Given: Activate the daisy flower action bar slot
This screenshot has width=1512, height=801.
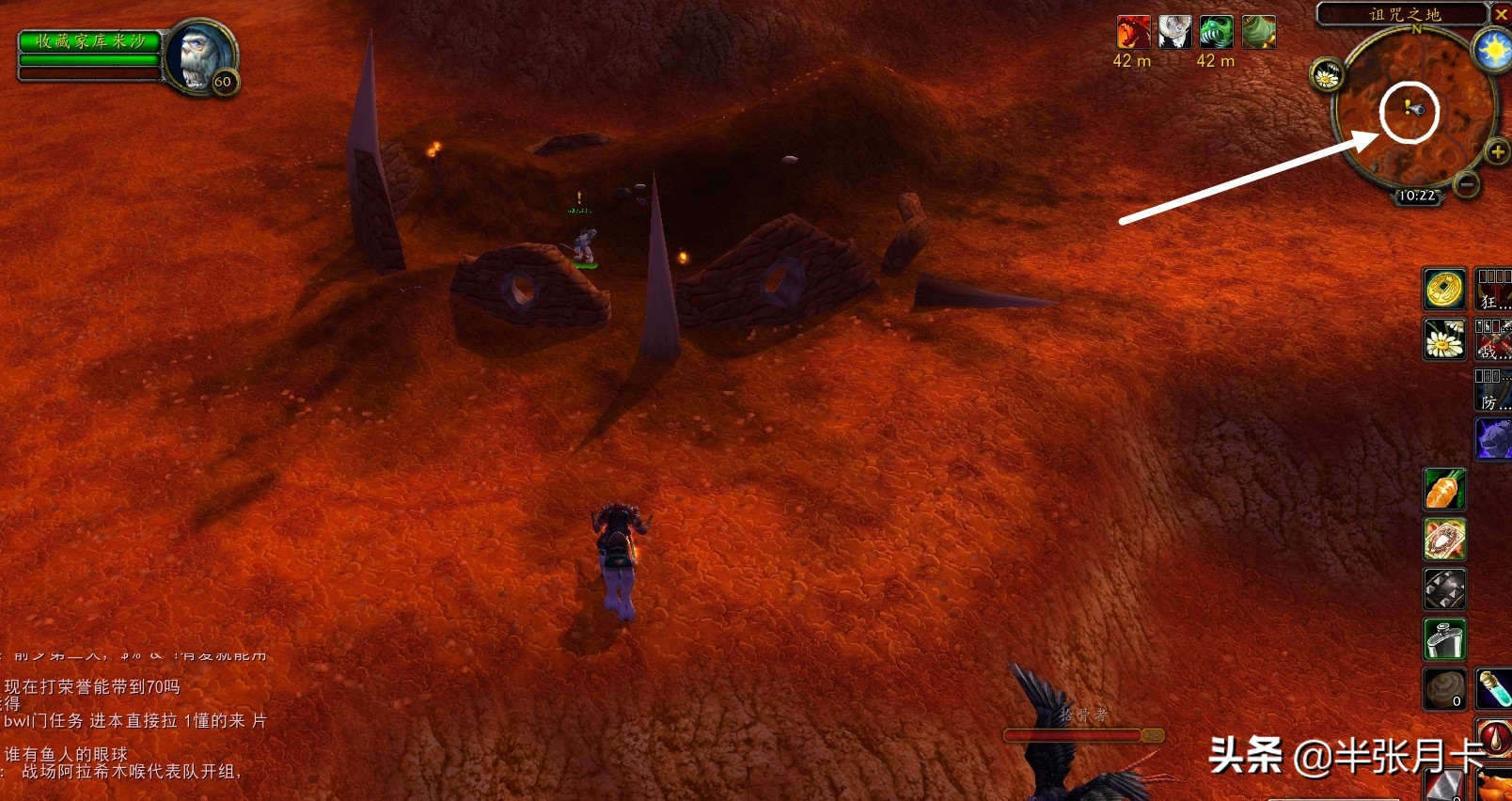Looking at the screenshot, I should coord(1444,338).
